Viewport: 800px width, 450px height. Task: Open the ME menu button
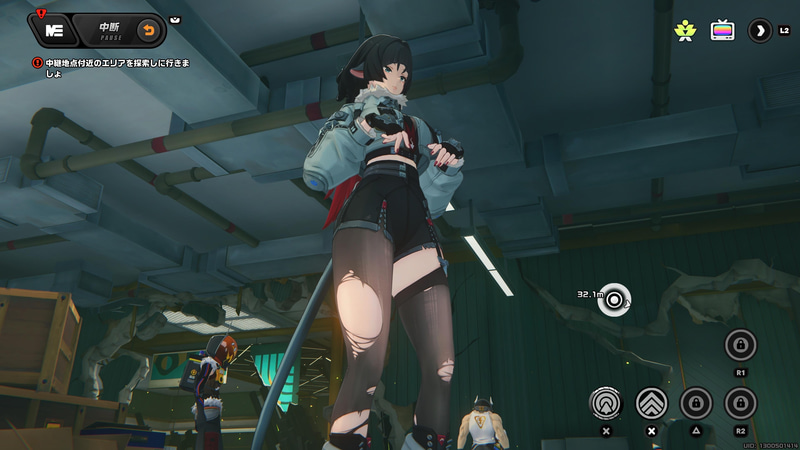pos(55,29)
